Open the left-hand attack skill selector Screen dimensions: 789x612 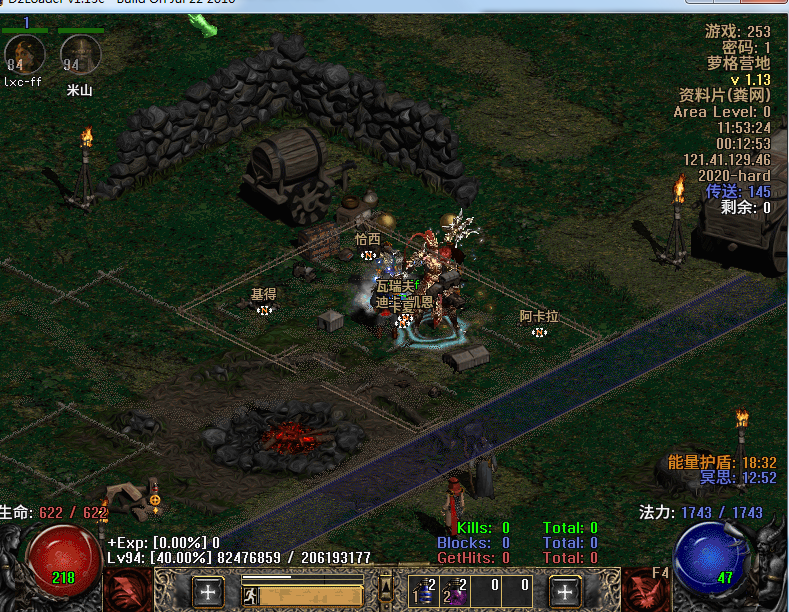tap(127, 590)
